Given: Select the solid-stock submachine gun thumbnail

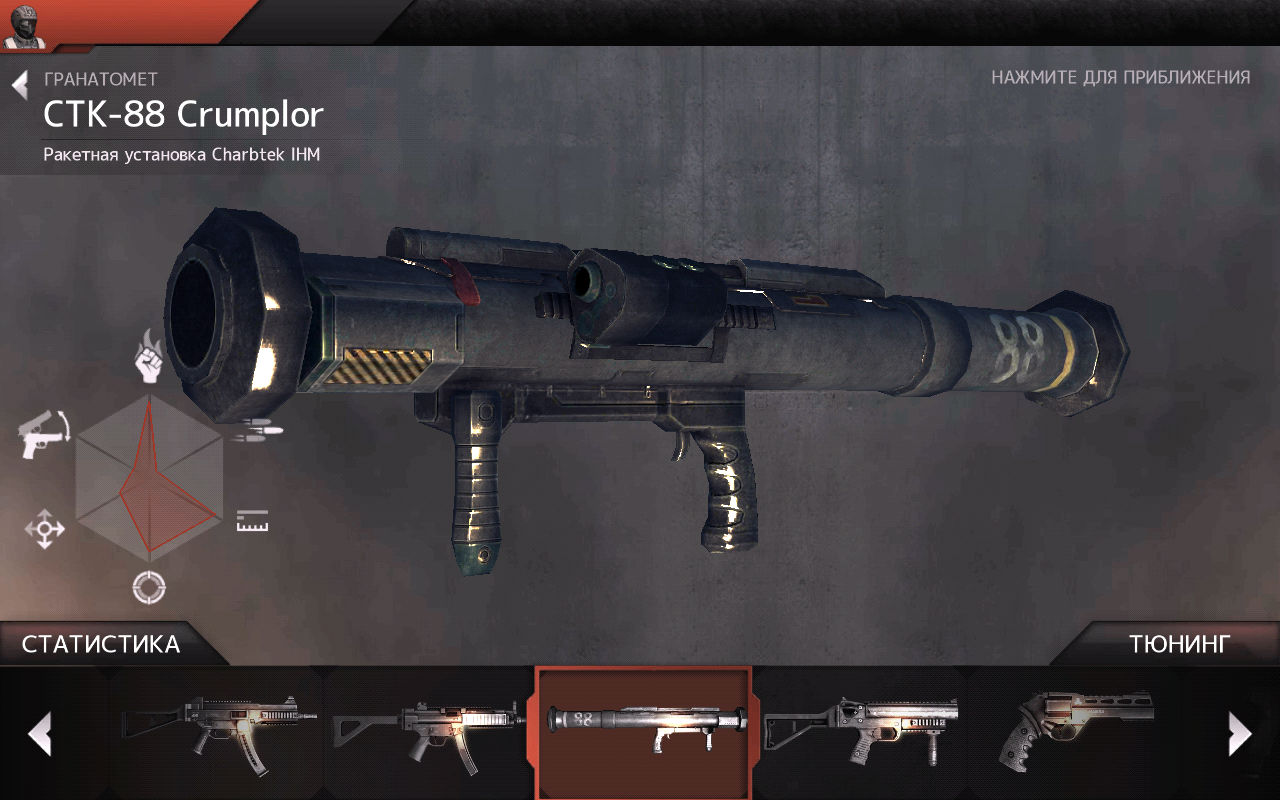Looking at the screenshot, I should click(x=218, y=730).
